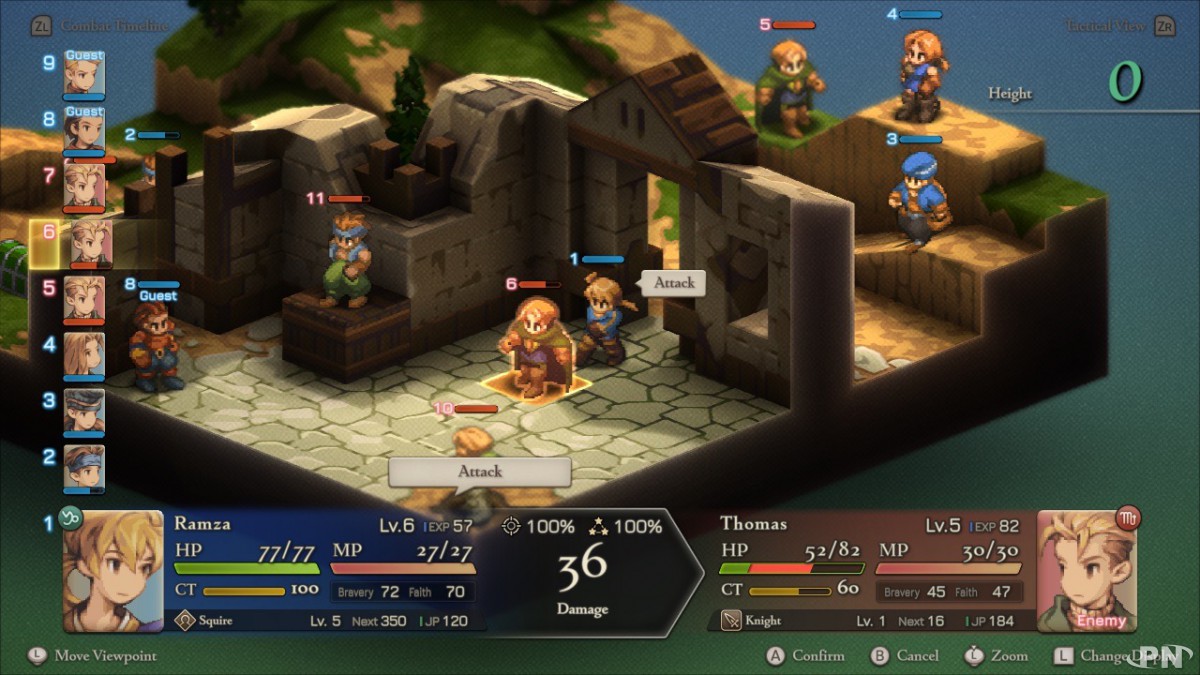Select timeline portrait numbered 9

[84, 73]
